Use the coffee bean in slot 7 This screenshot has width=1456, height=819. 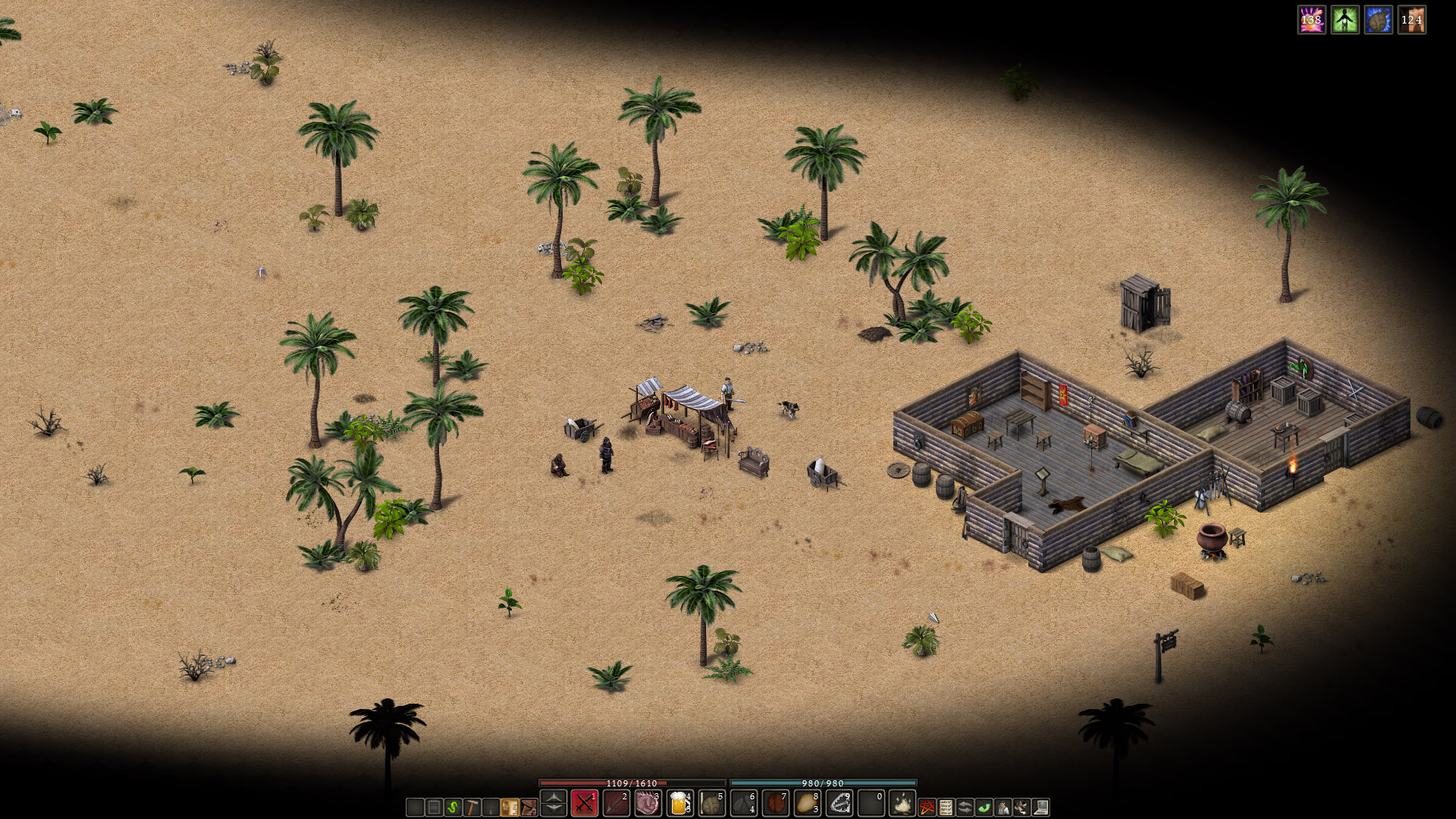tap(775, 803)
